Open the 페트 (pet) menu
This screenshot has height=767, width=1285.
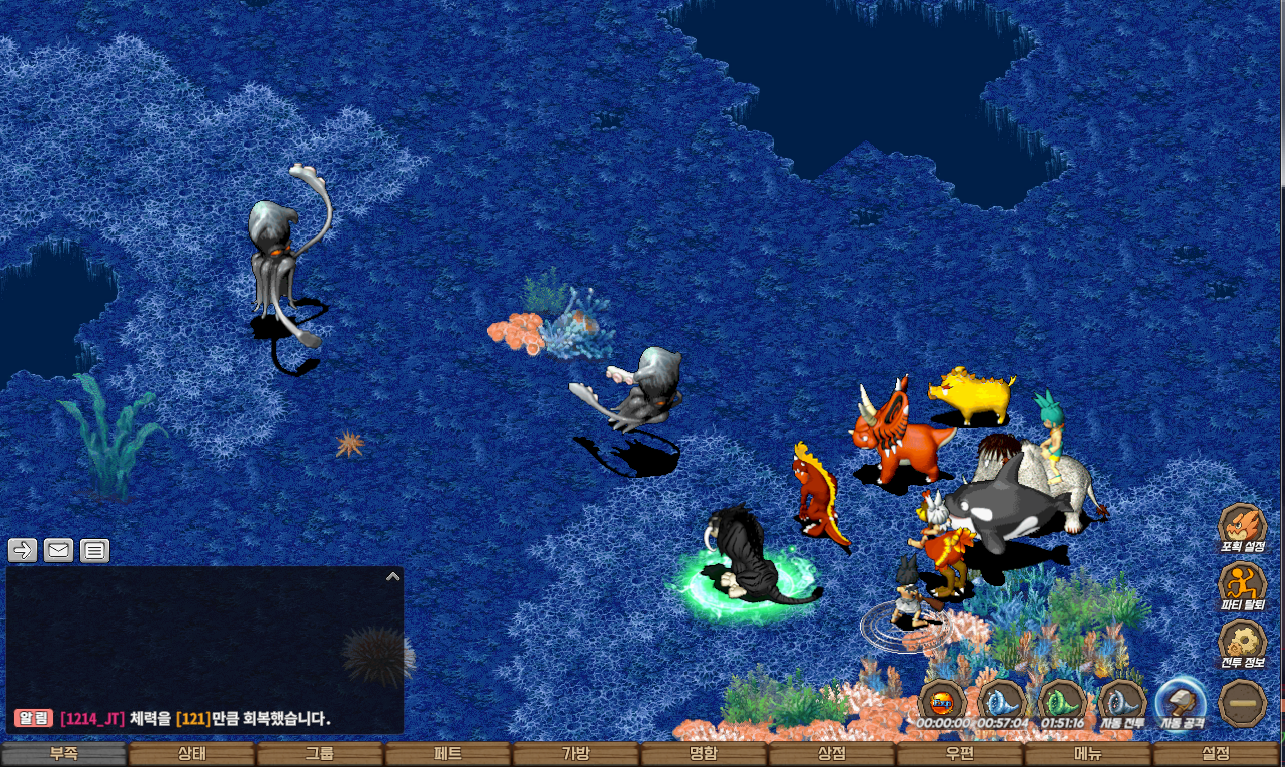tap(448, 755)
